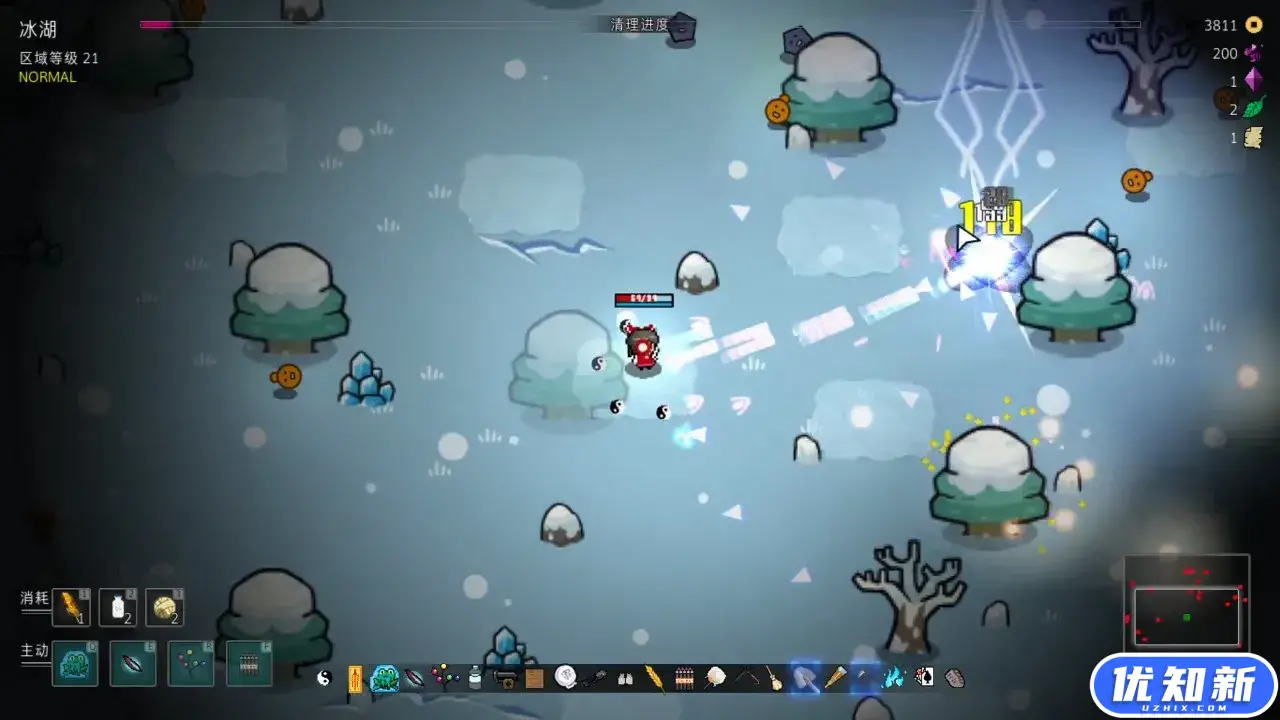Select the binoculars in the item bar

coord(625,679)
